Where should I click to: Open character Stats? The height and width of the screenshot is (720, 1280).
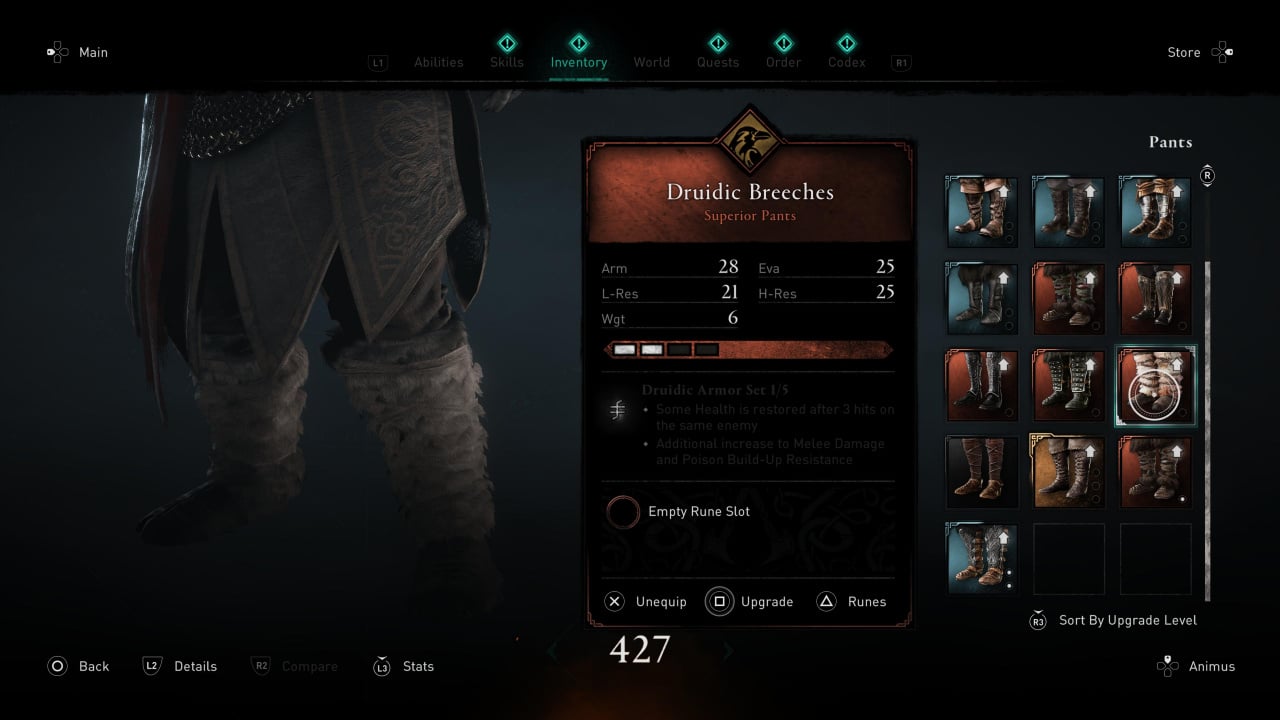[x=403, y=666]
